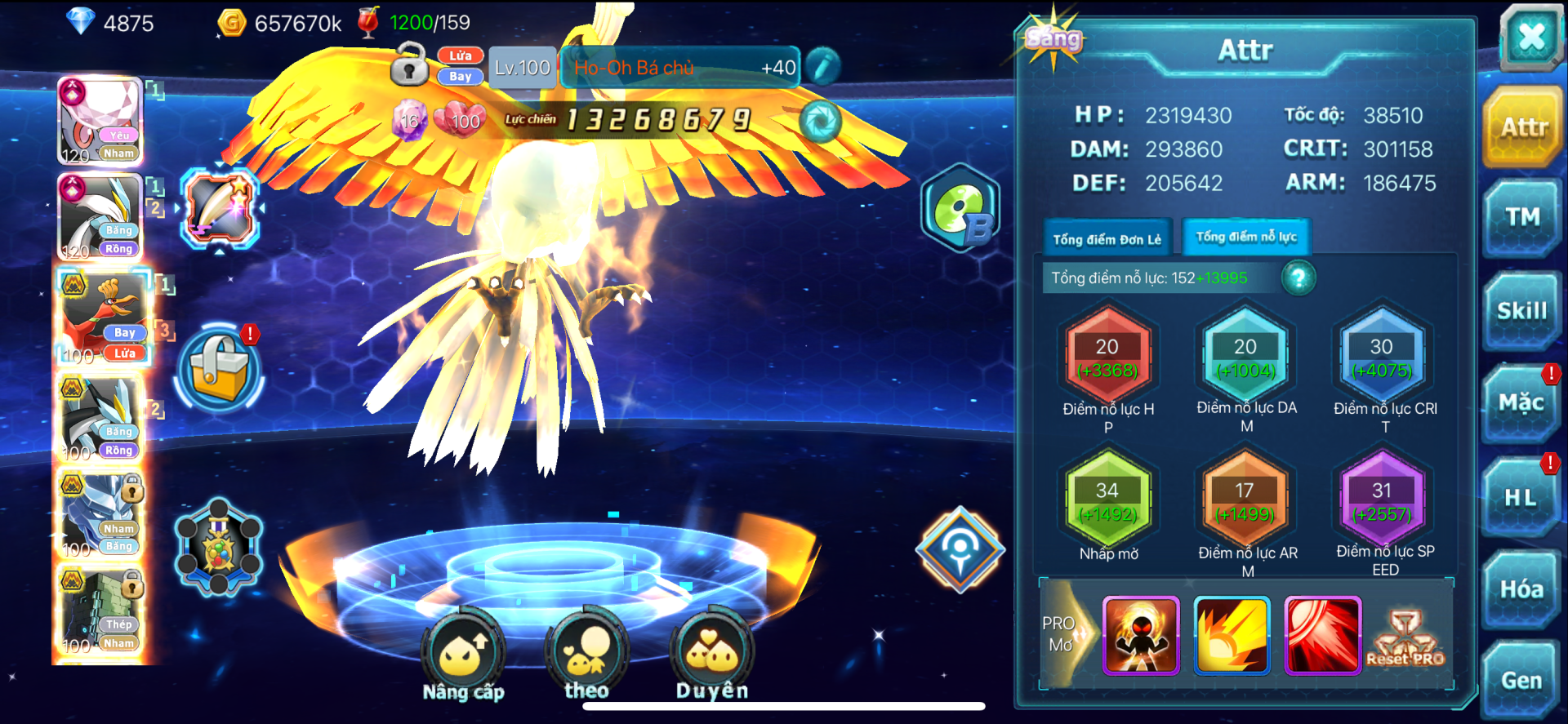
Task: Select the Gen side tab
Action: (x=1521, y=681)
